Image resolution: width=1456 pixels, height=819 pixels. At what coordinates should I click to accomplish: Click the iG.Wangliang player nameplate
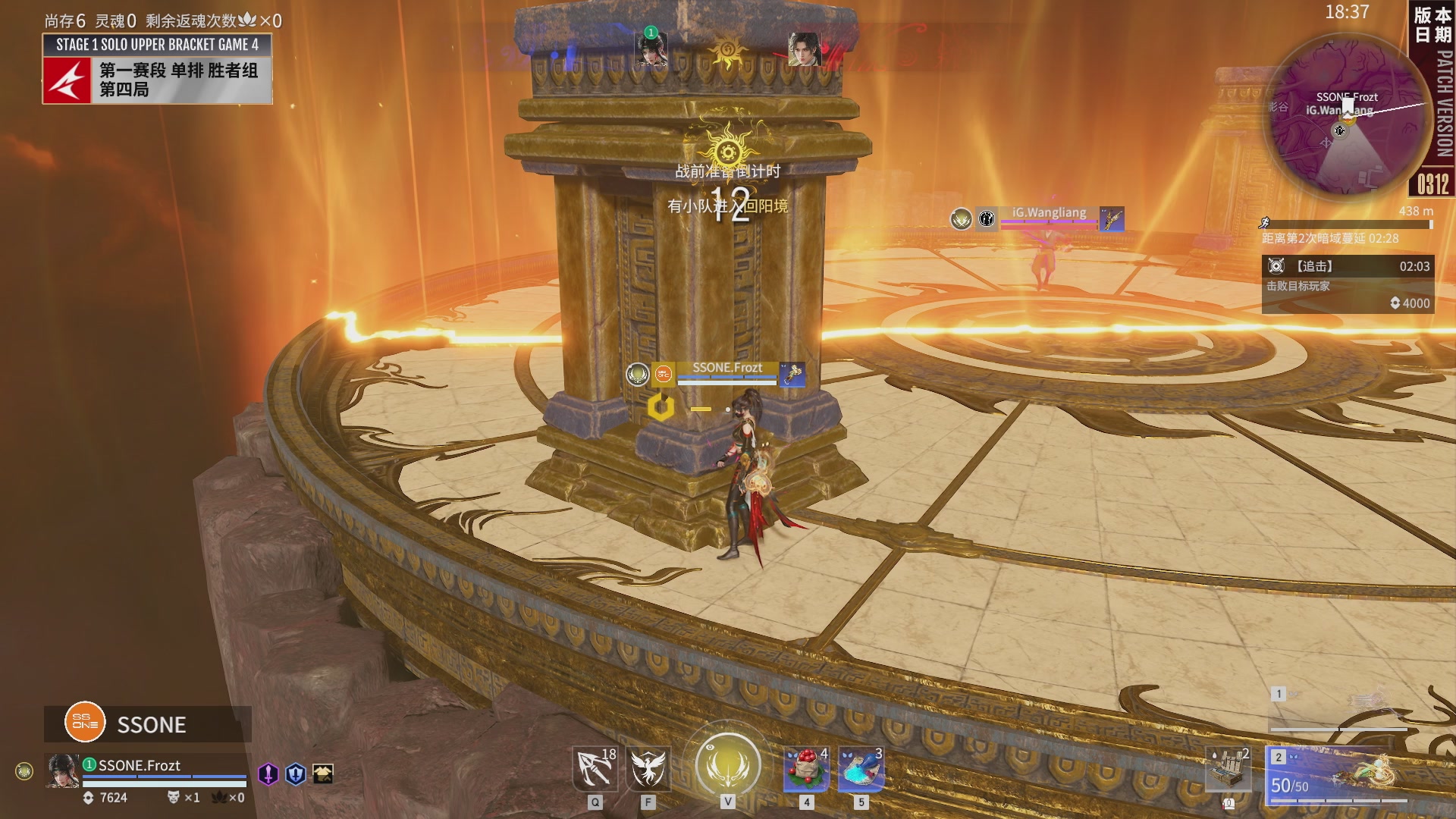pos(1048,213)
